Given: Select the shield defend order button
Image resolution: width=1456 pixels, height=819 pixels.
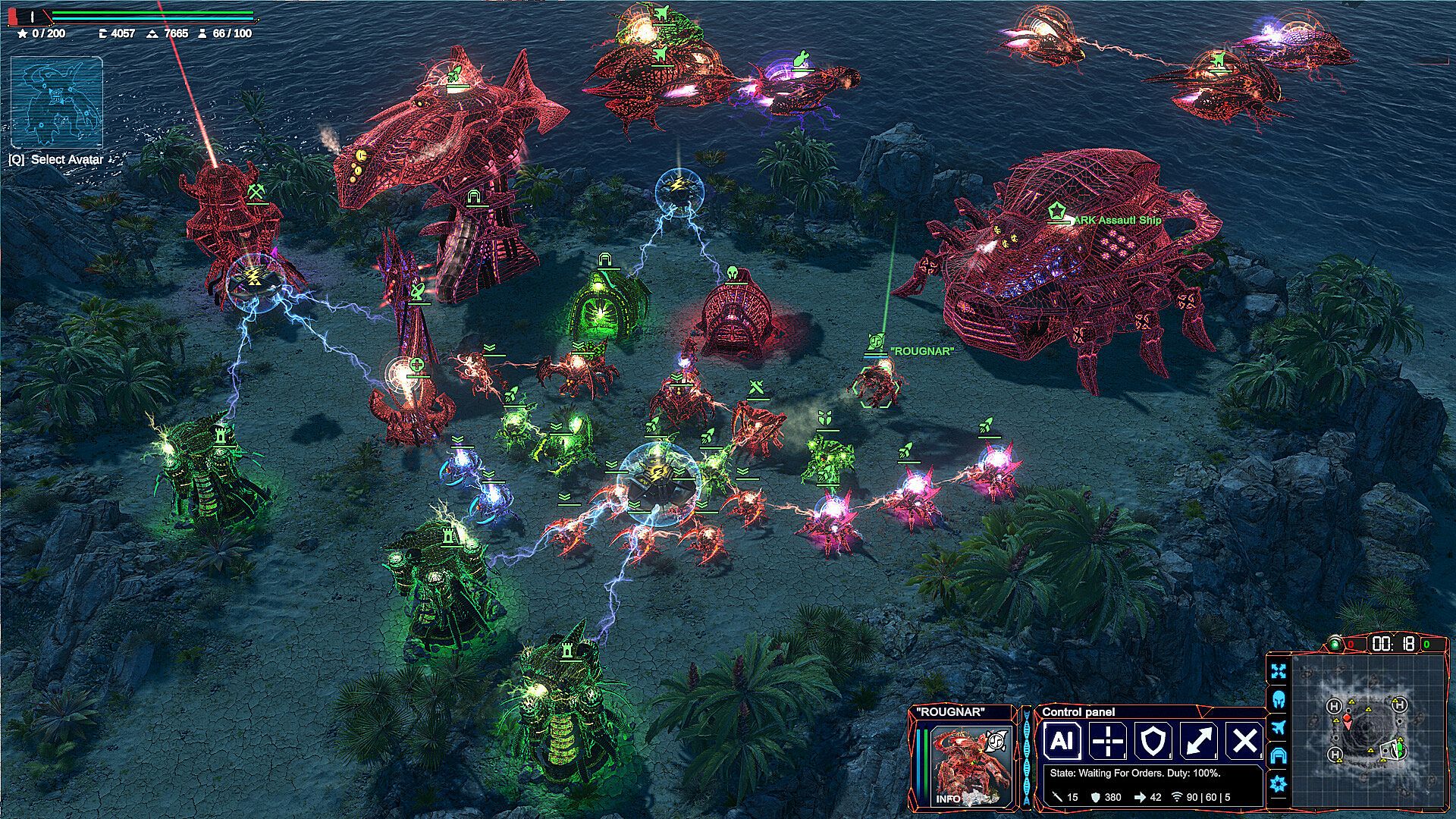Looking at the screenshot, I should point(1153,741).
